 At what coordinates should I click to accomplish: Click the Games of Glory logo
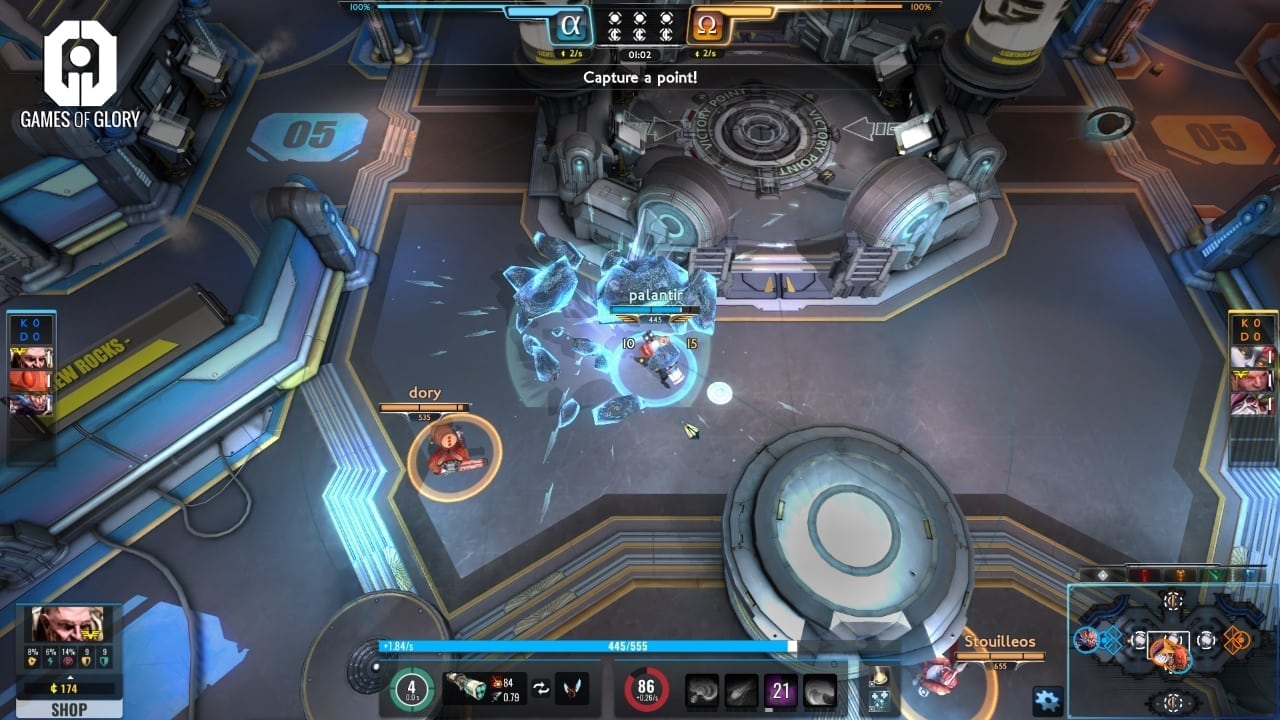pyautogui.click(x=80, y=75)
